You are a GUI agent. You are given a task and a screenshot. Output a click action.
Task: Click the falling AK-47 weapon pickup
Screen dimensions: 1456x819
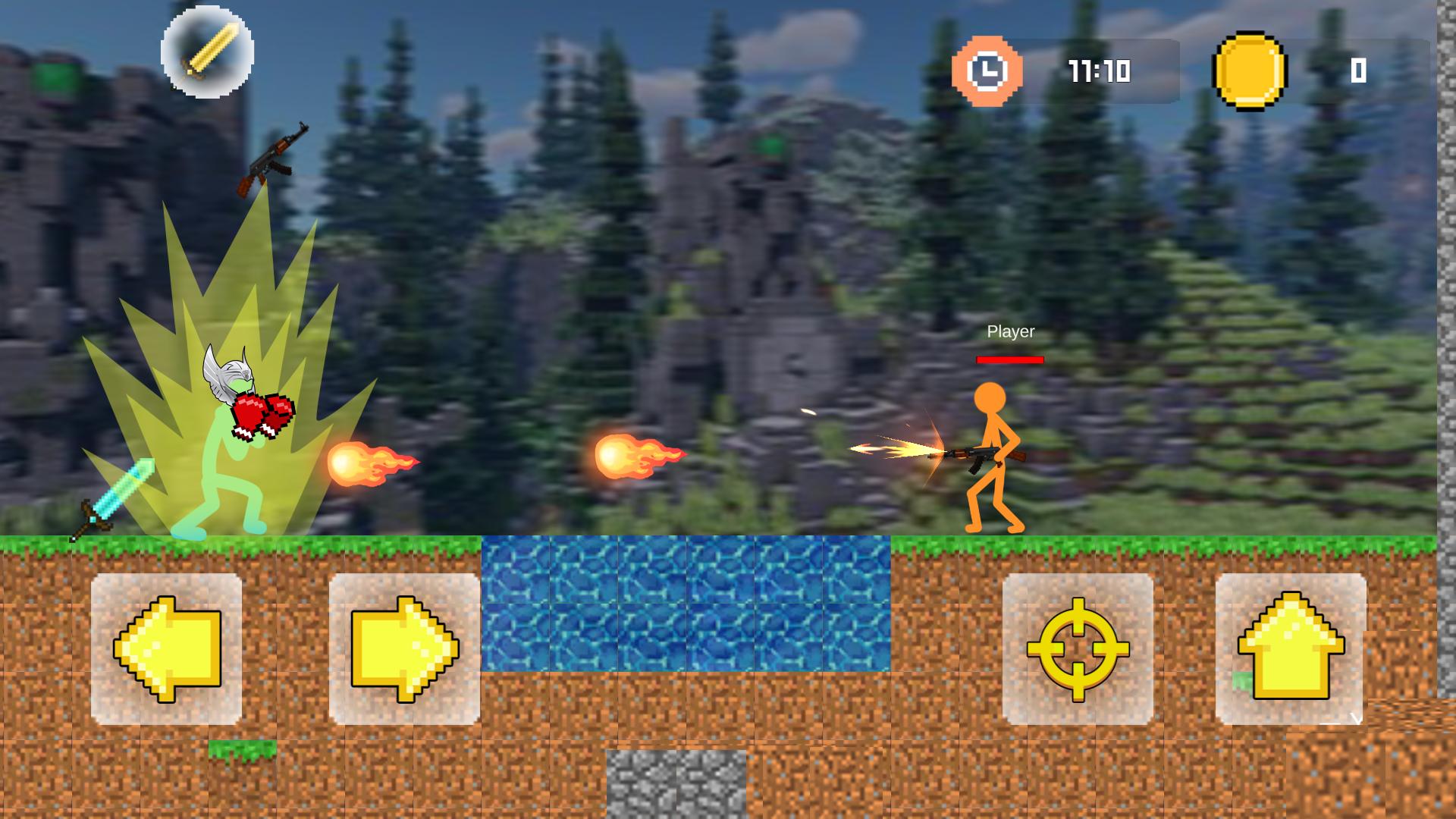[273, 155]
